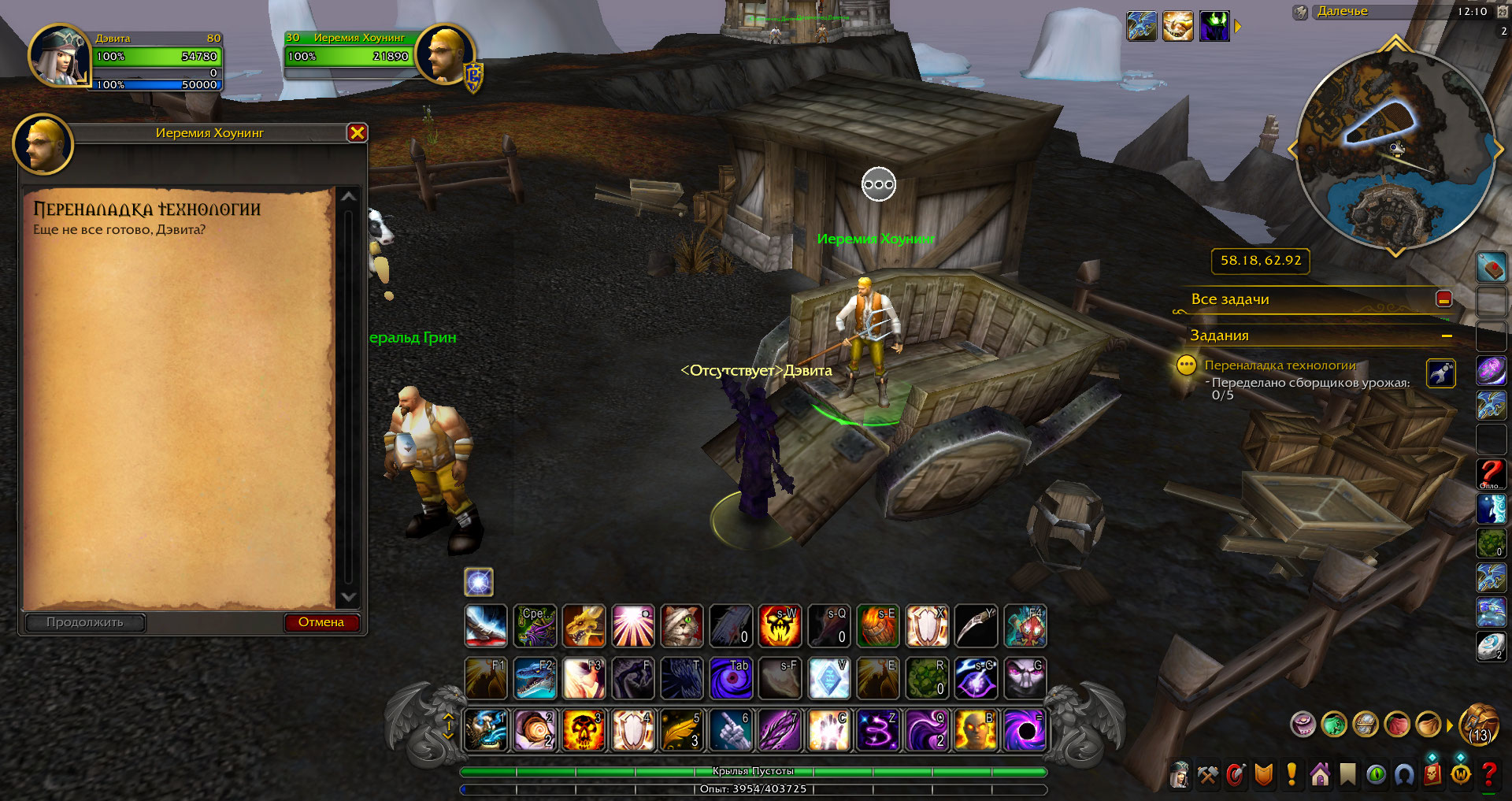Open the purple house housing button
The height and width of the screenshot is (801, 1512).
[x=1320, y=775]
